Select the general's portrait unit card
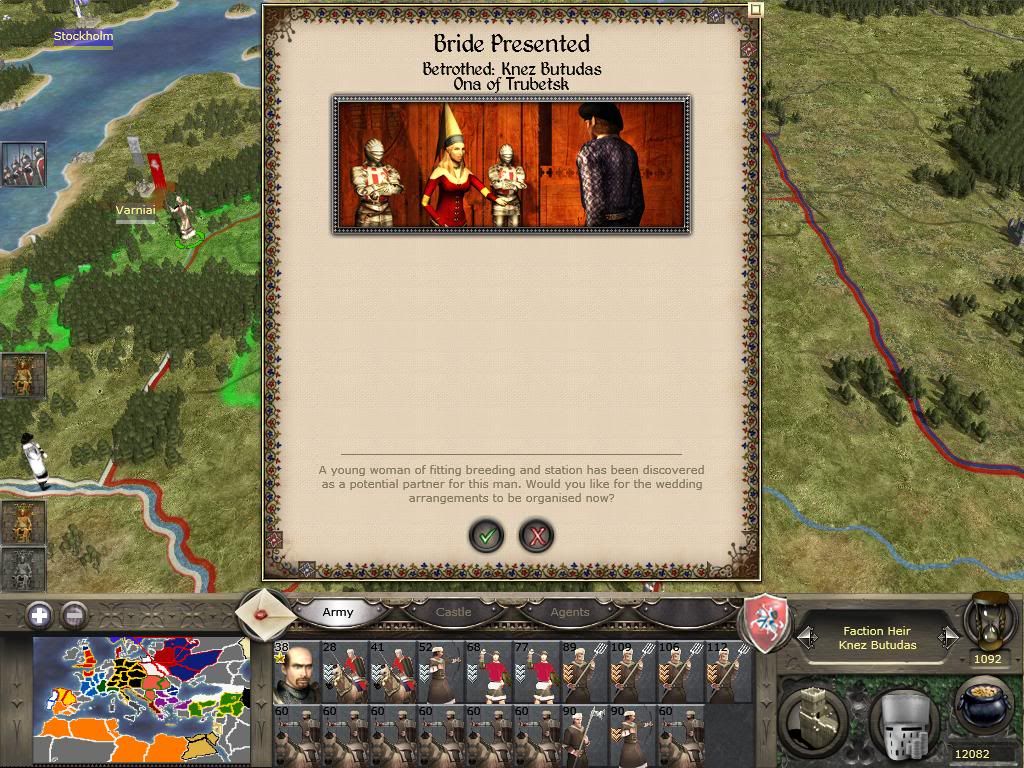1024x768 pixels. tap(295, 672)
